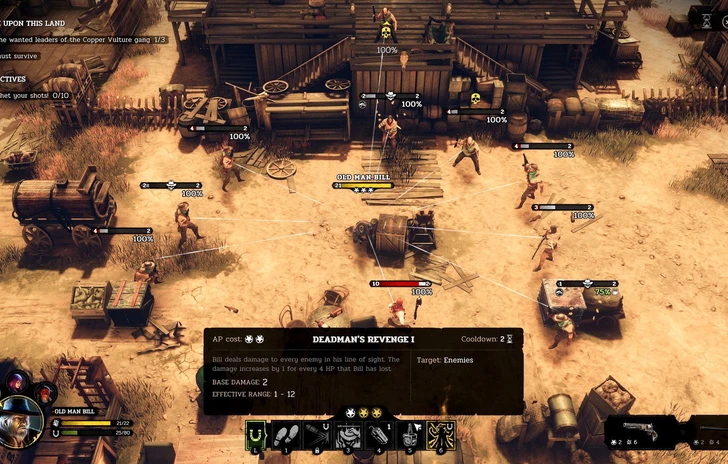Switch to the red-bandana character portrait
The image size is (728, 464).
point(45,393)
